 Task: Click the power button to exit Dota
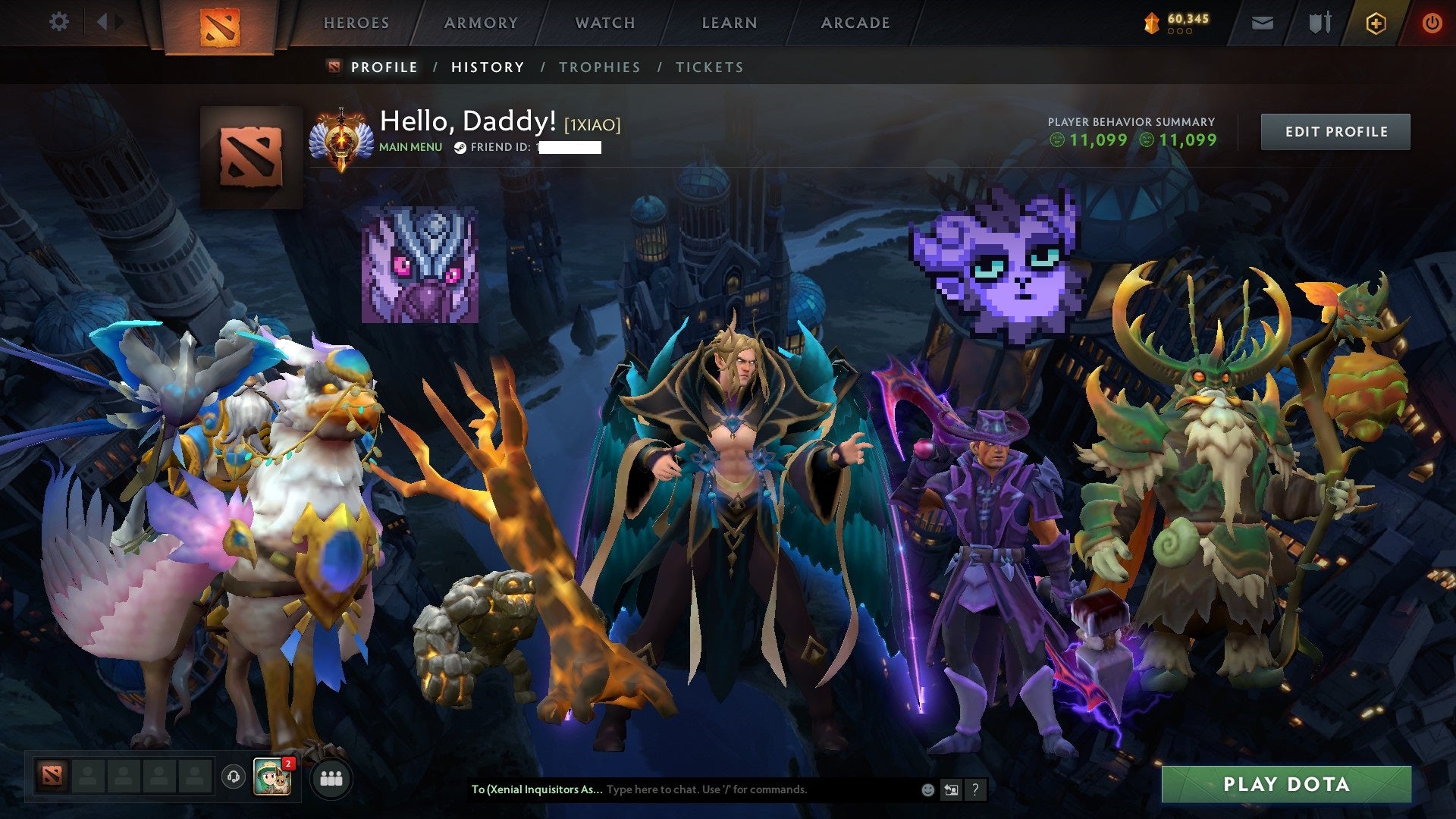click(1432, 24)
